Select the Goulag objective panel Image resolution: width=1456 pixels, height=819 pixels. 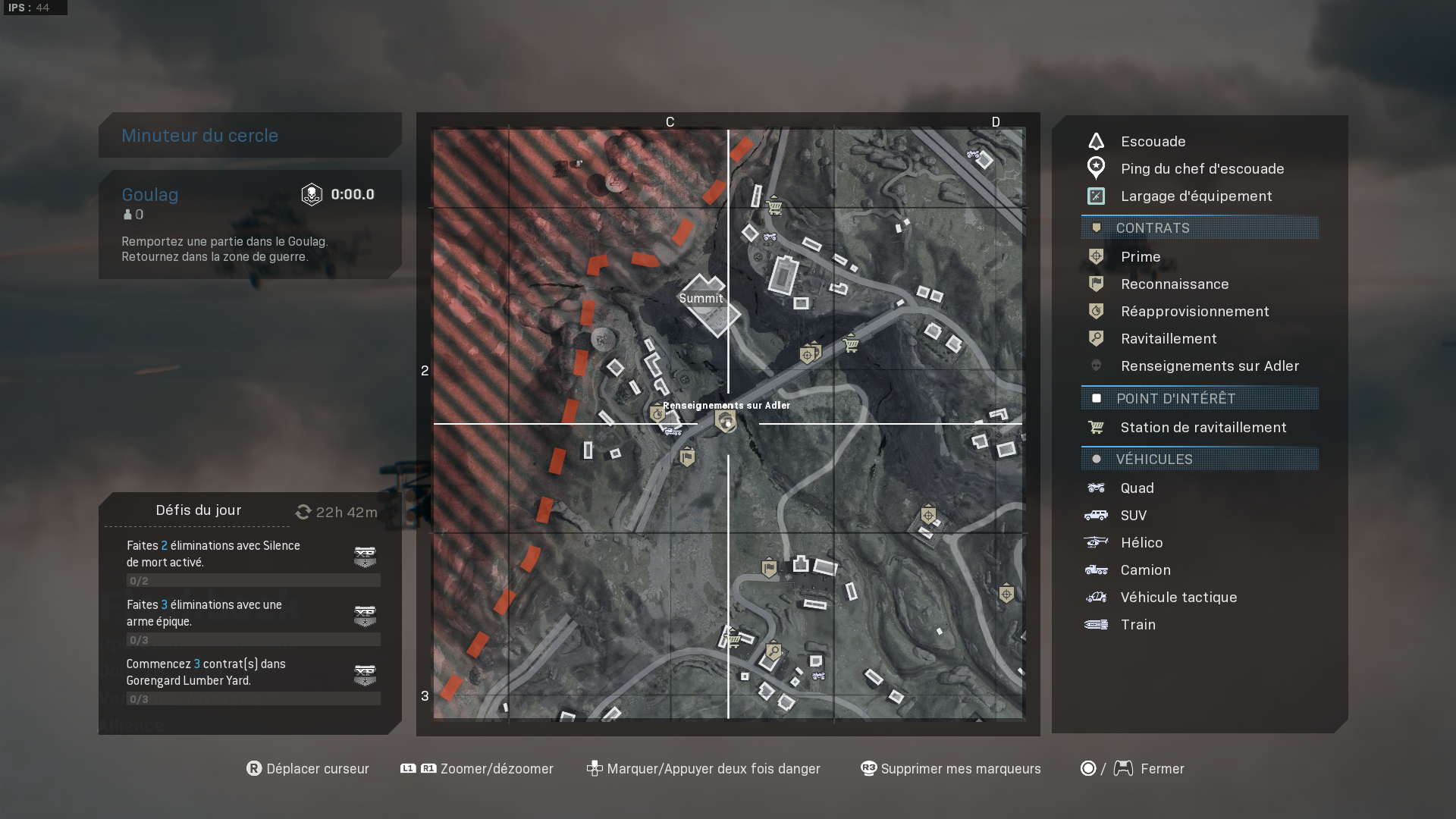[250, 224]
